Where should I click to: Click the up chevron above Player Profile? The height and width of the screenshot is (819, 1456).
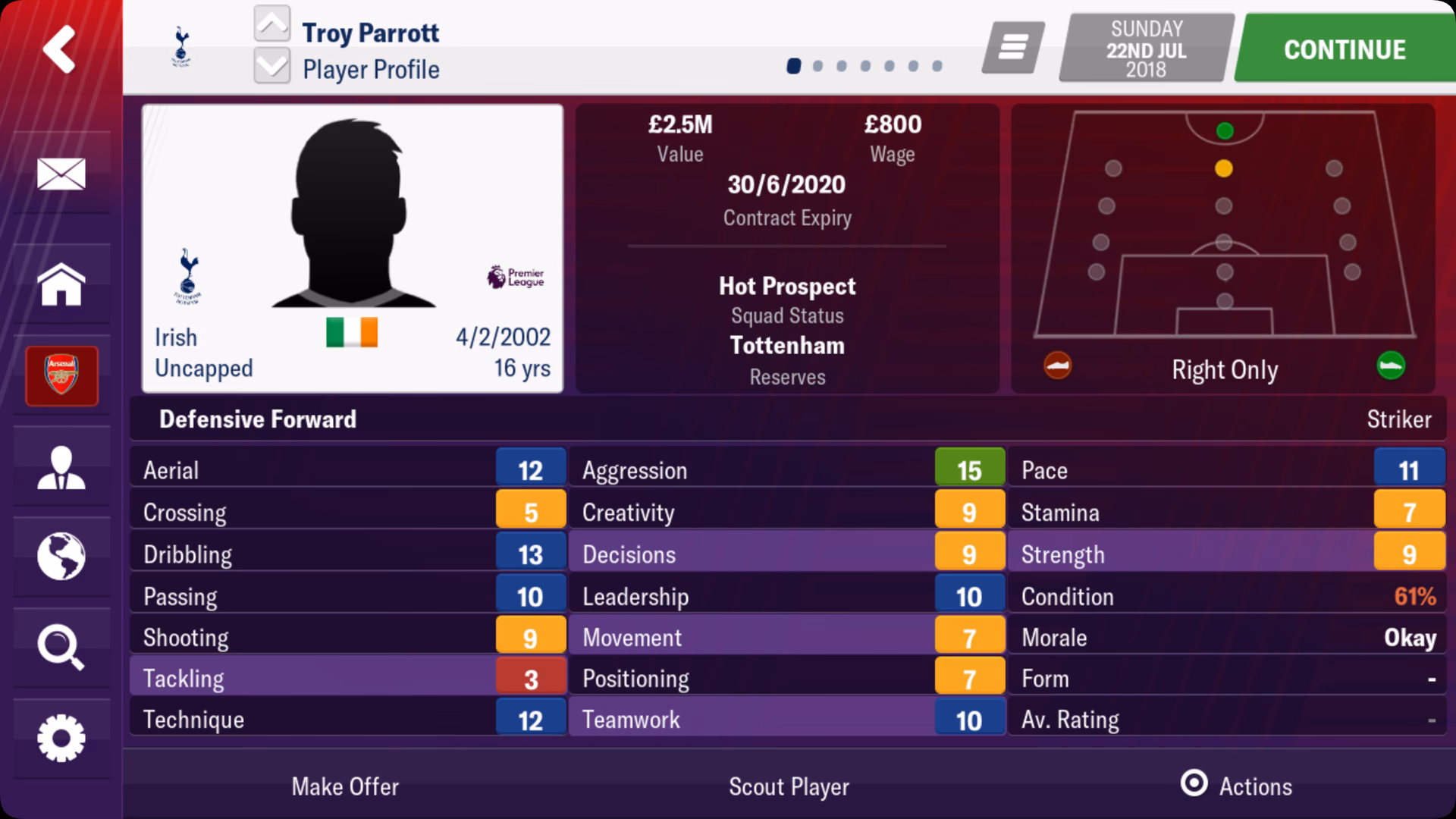[273, 24]
